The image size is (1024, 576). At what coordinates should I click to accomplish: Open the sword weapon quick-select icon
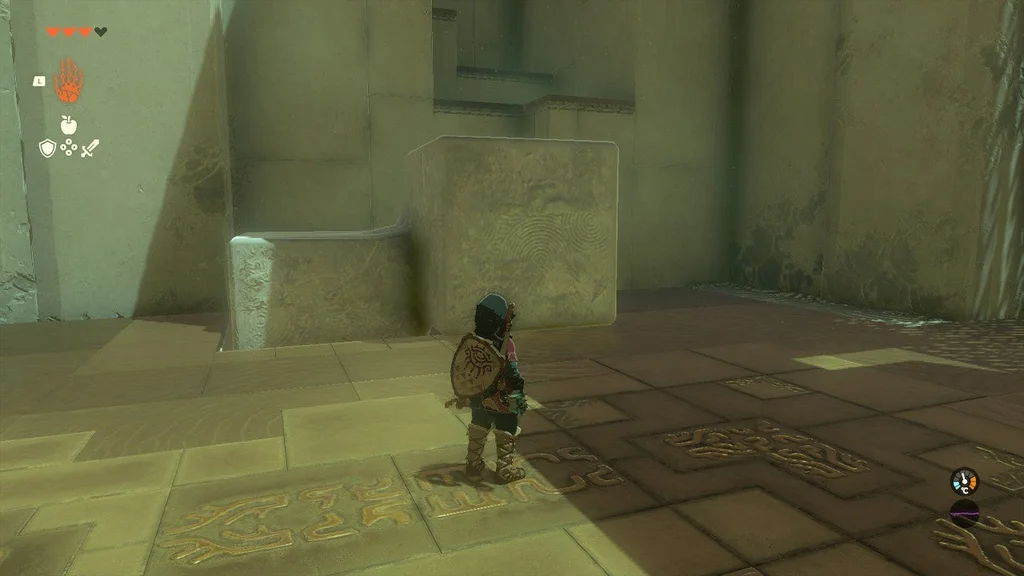coord(90,148)
